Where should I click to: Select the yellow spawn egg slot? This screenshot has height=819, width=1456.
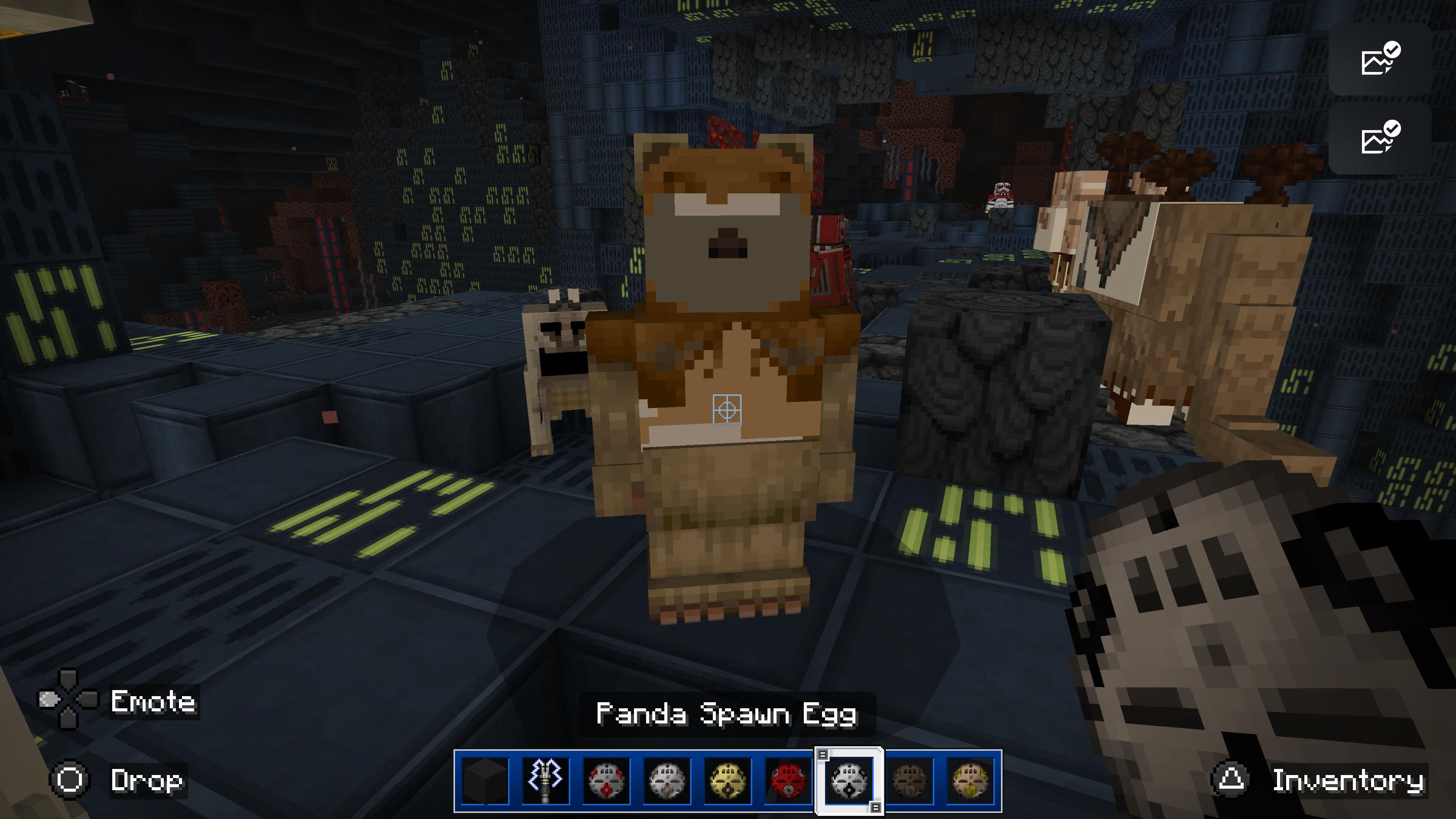click(727, 781)
